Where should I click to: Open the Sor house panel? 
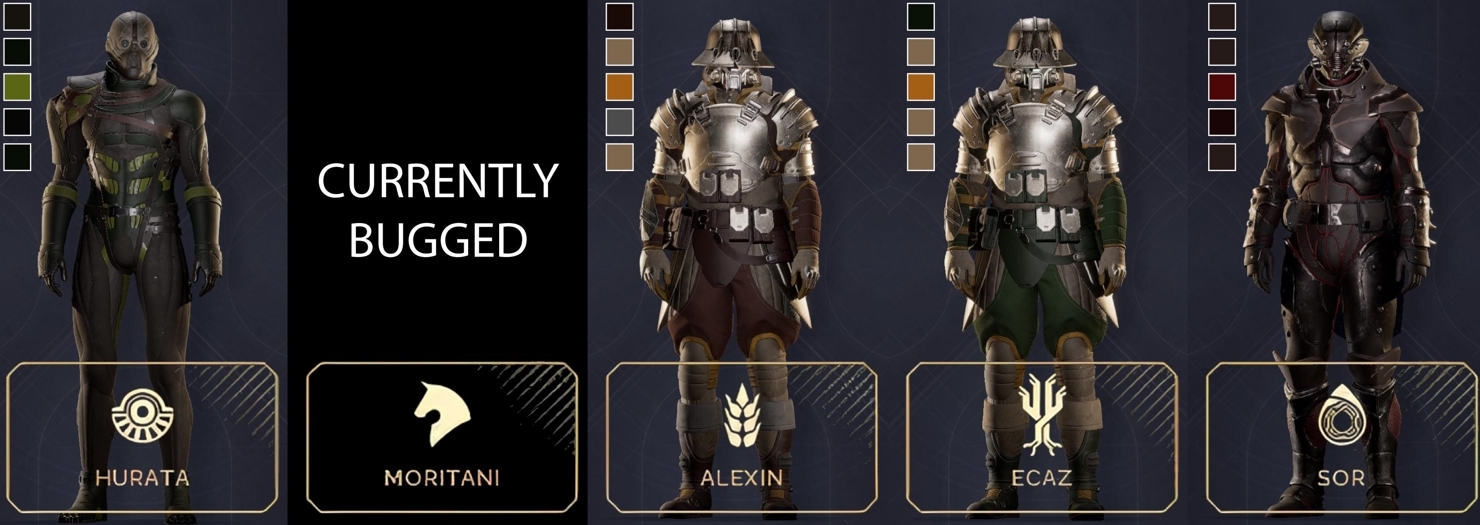click(x=1341, y=437)
